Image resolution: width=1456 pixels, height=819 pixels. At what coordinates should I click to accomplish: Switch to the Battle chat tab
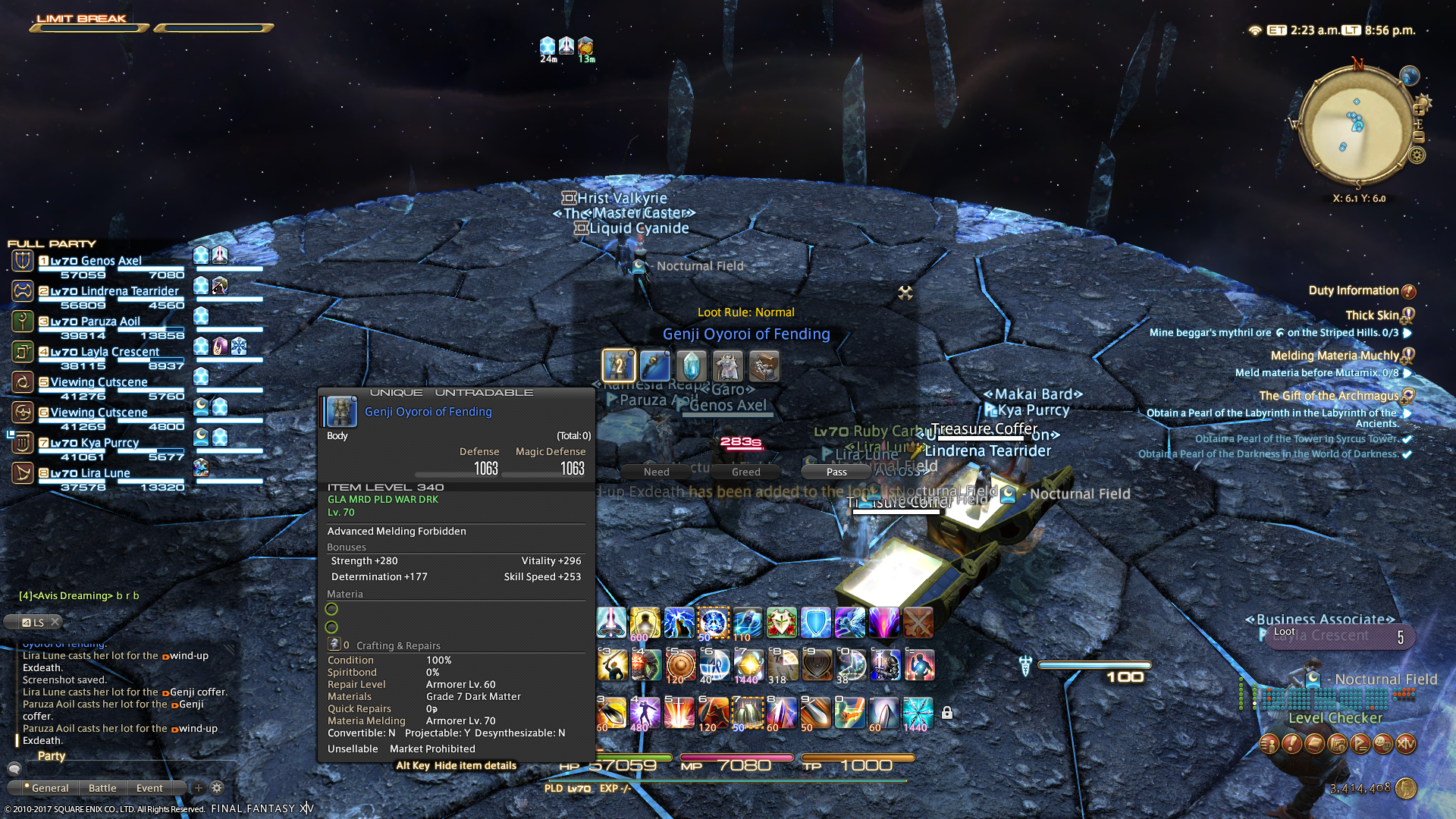102,788
